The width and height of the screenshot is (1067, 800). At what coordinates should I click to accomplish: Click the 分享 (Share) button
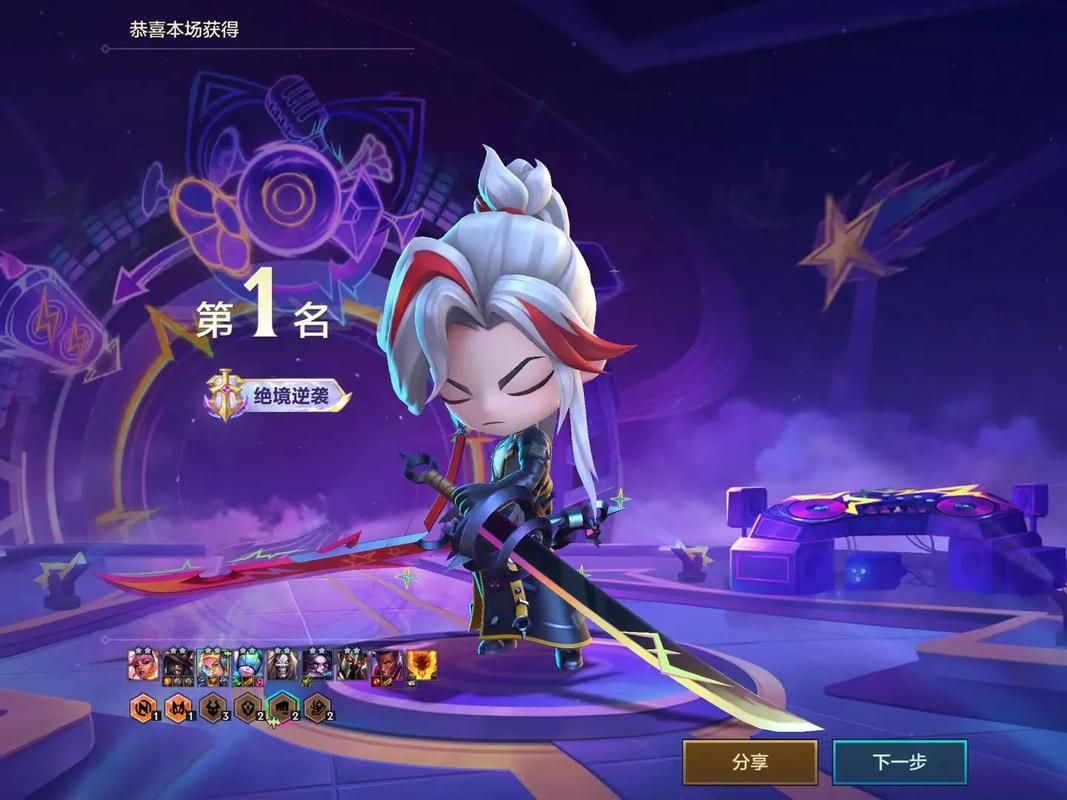tap(750, 762)
